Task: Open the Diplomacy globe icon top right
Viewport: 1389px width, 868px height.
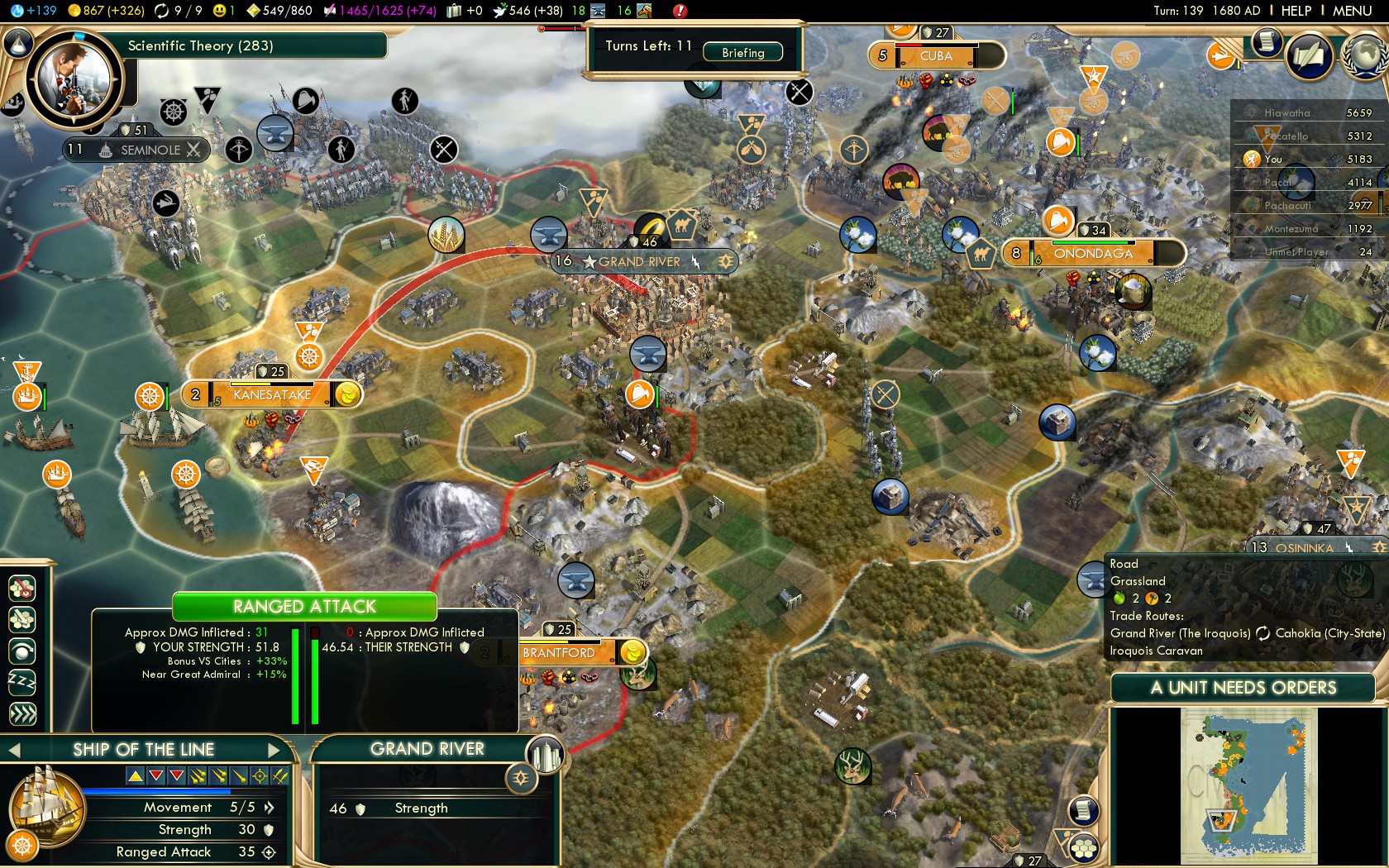Action: pyautogui.click(x=1366, y=56)
